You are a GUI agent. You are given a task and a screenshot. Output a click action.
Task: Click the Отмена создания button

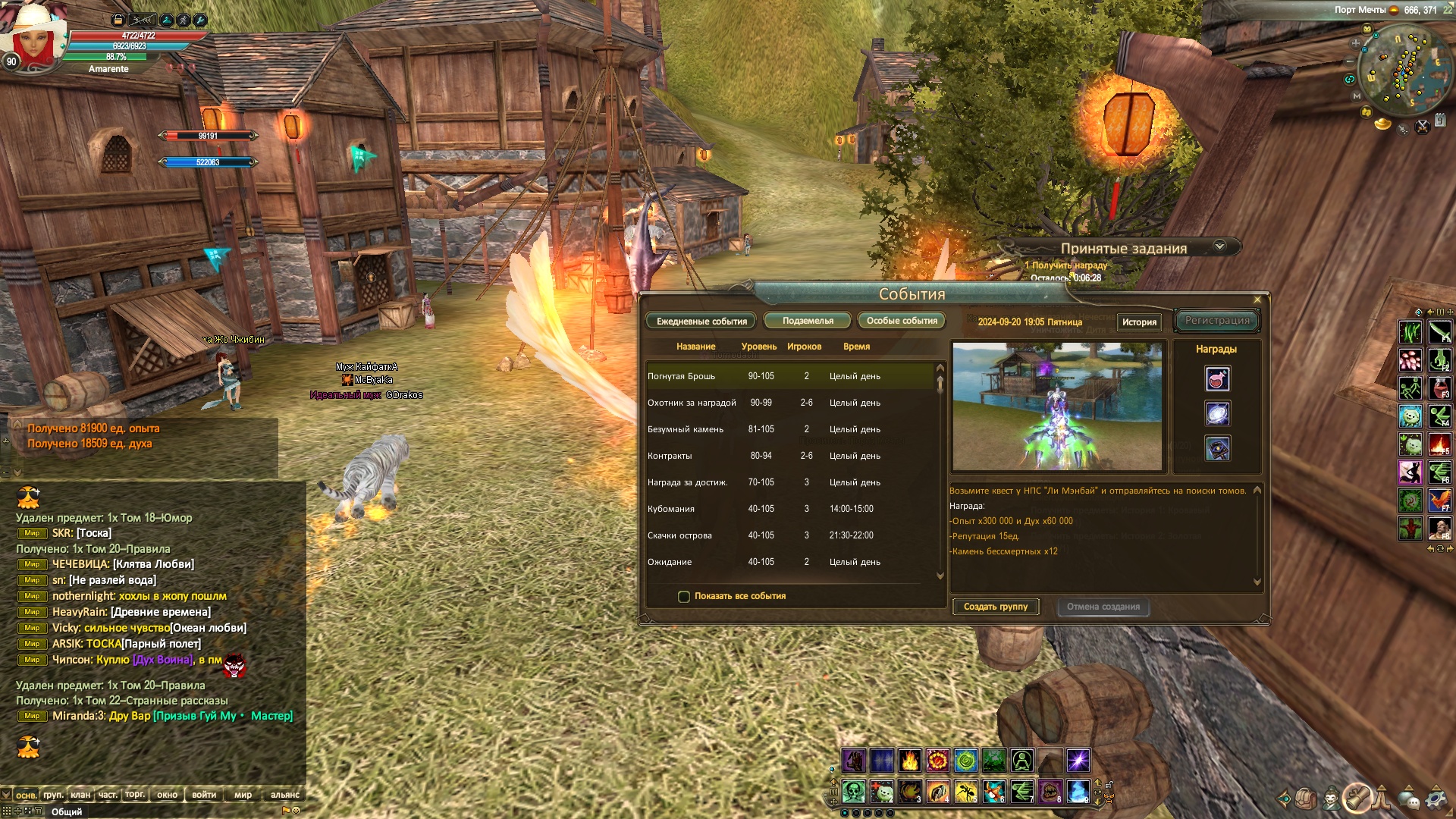tap(1103, 607)
